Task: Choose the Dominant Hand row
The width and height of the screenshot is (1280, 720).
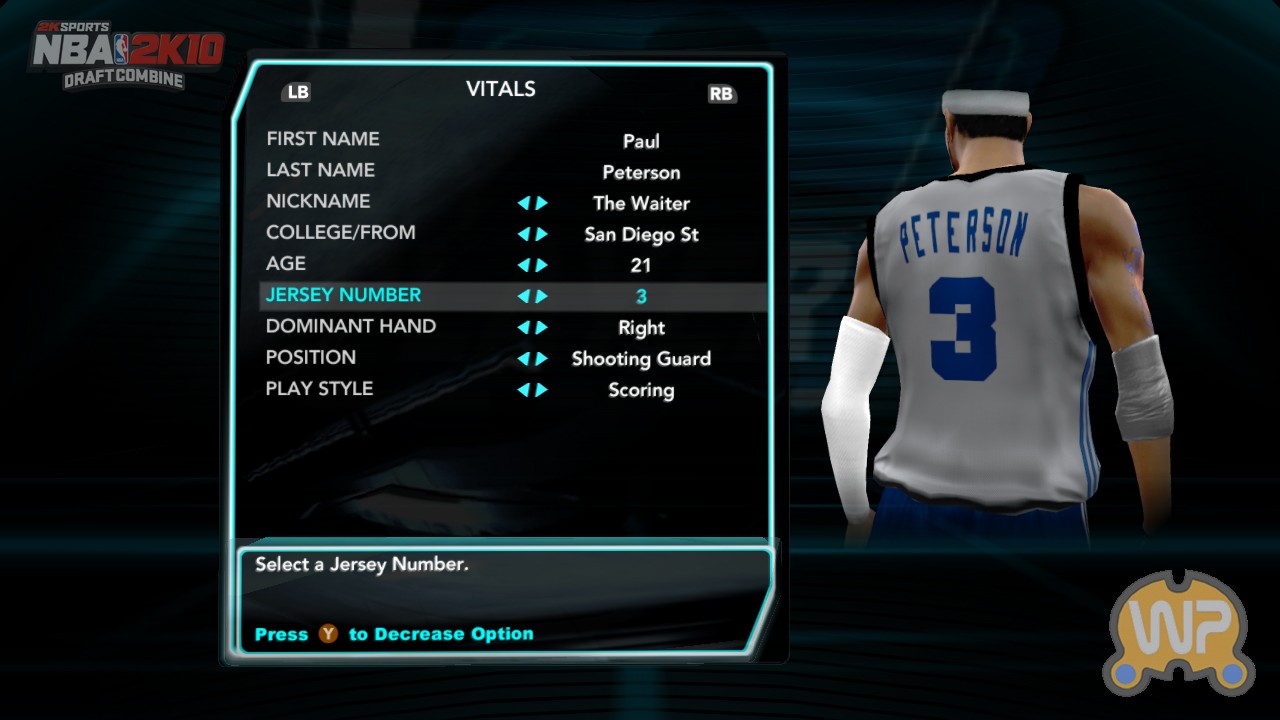Action: point(351,327)
